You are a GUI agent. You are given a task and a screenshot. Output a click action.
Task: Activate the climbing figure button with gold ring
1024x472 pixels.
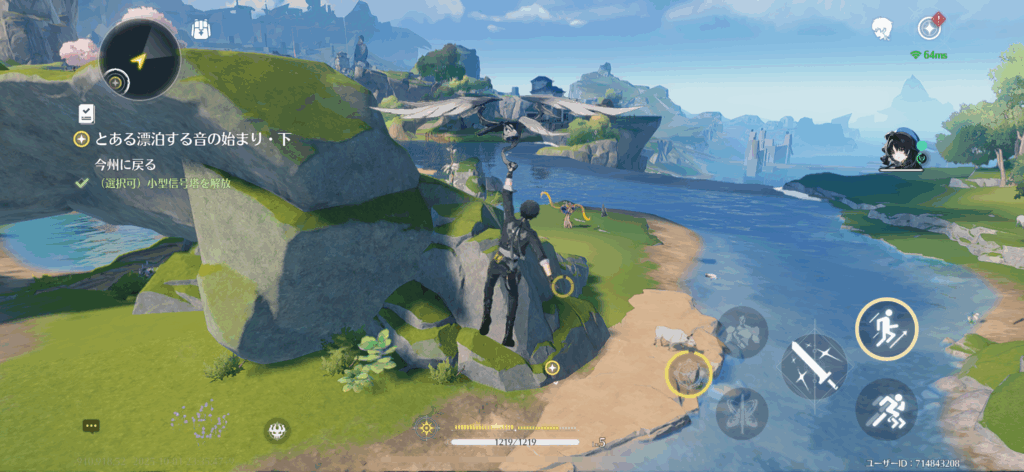[886, 329]
